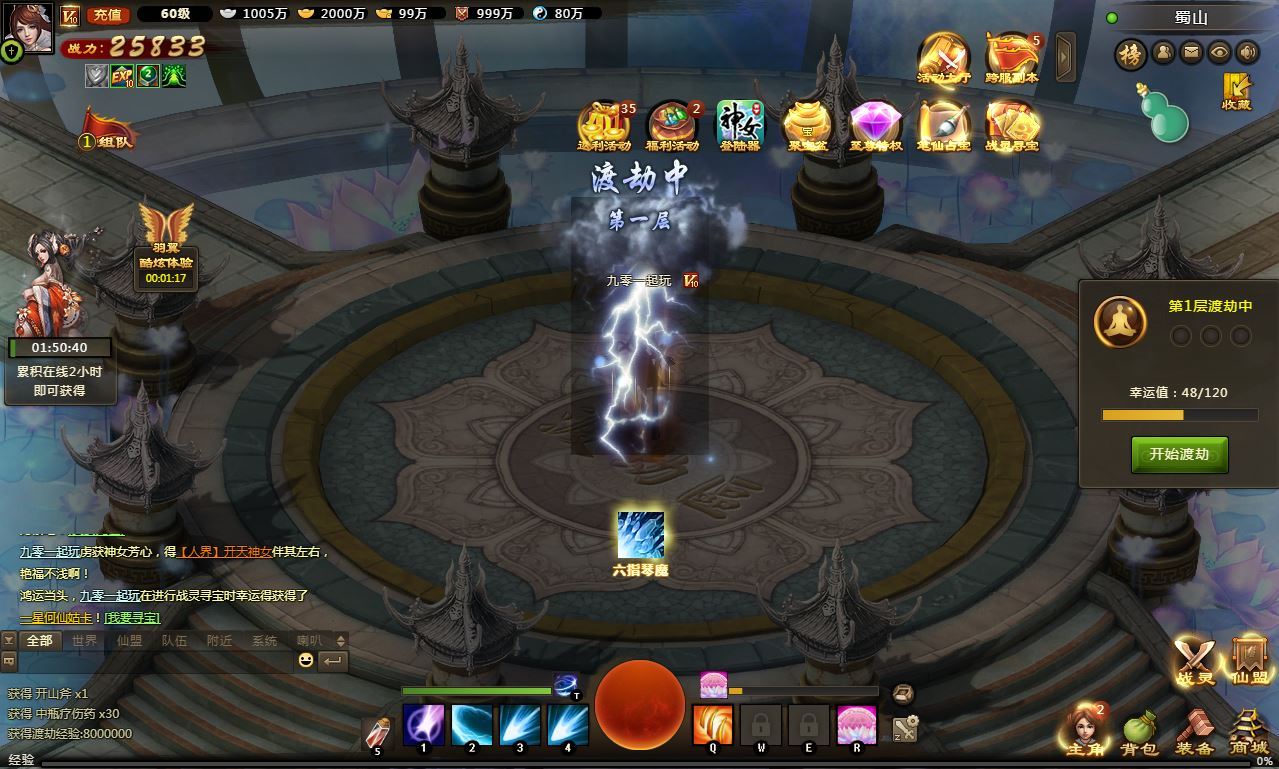This screenshot has height=769, width=1279.
Task: Click the 组队 team flag button
Action: pyautogui.click(x=107, y=131)
